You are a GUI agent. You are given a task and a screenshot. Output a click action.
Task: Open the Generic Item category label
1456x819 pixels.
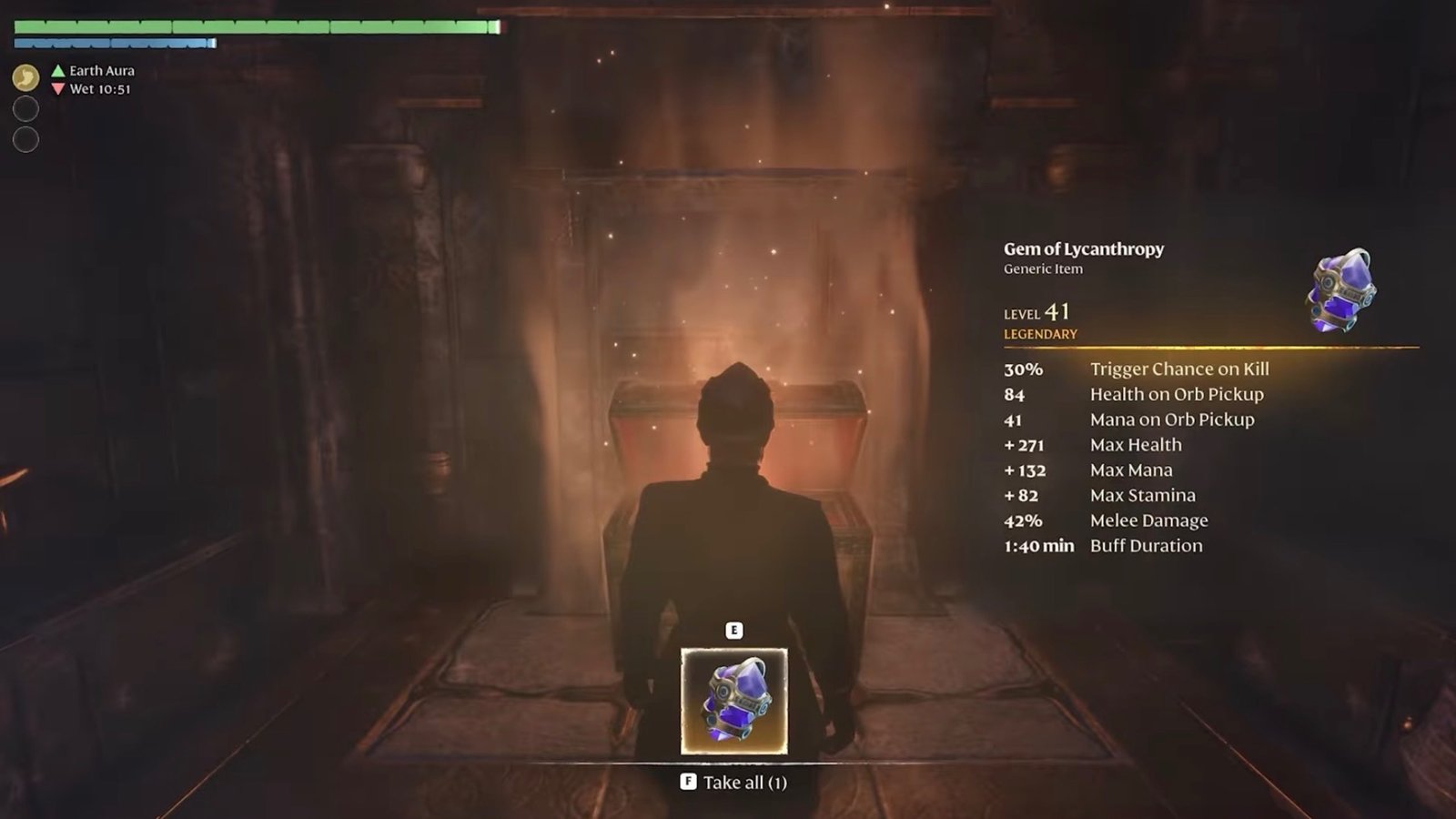click(1042, 269)
